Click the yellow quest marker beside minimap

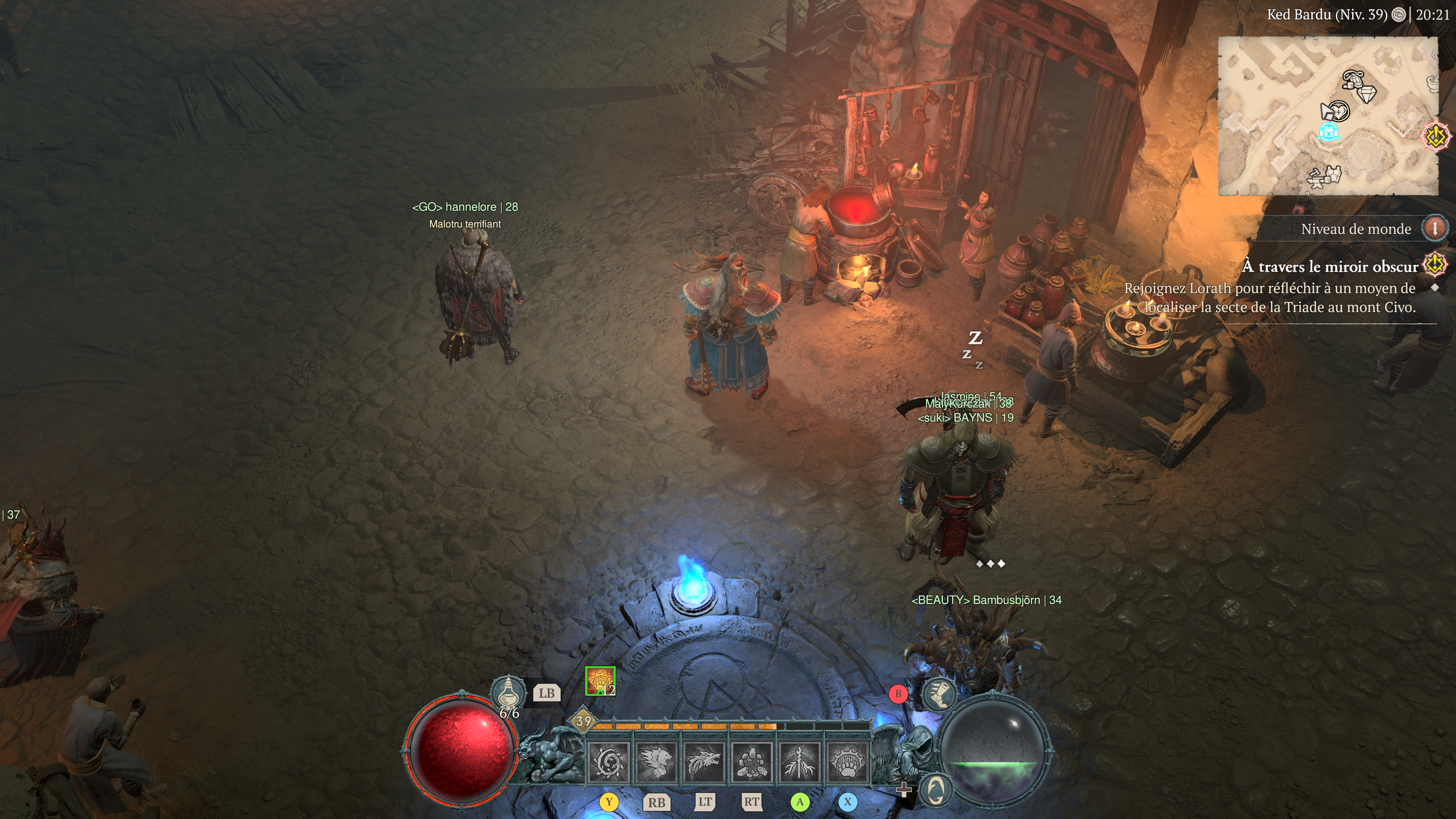(x=1436, y=136)
